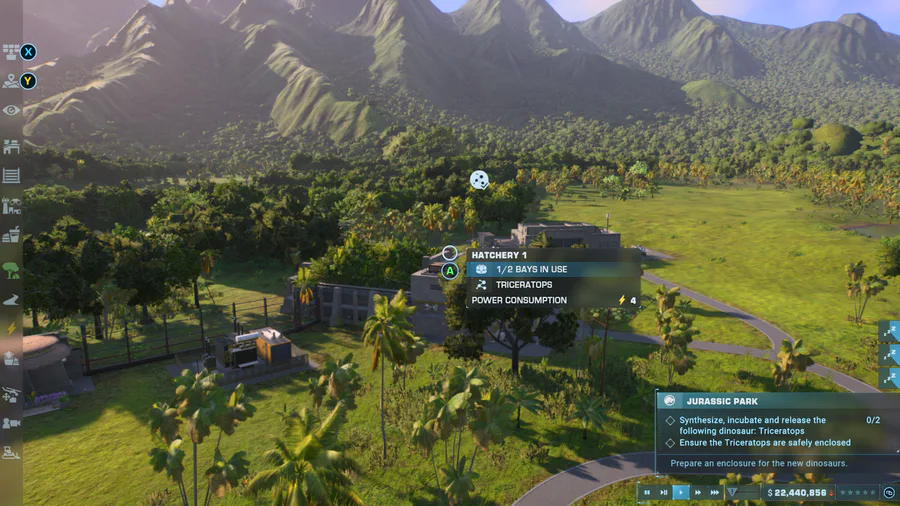This screenshot has width=900, height=506.
Task: Pause the game speed
Action: point(647,492)
